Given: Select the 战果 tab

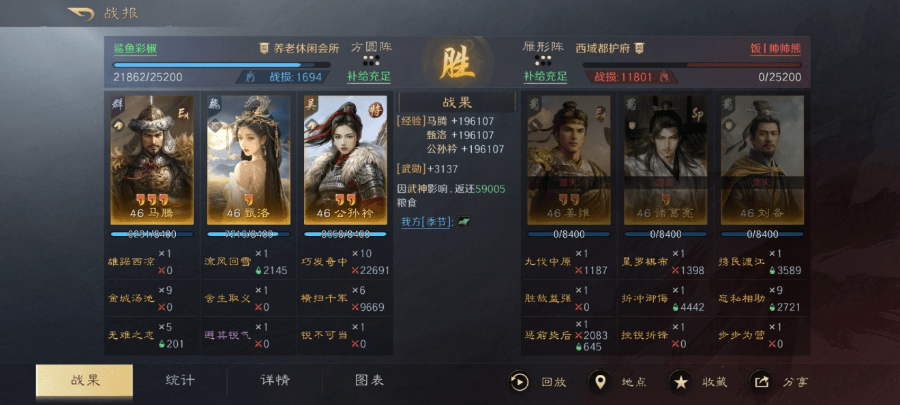Looking at the screenshot, I should (x=85, y=381).
